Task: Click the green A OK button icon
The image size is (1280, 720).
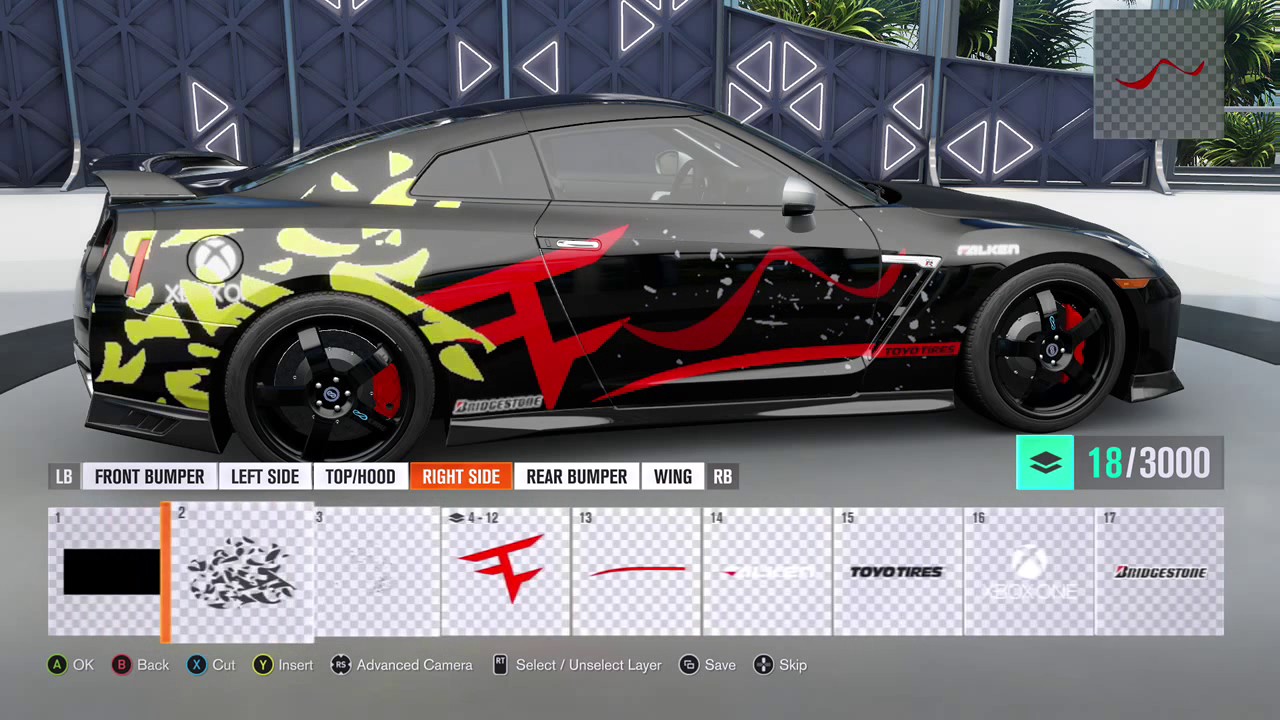Action: (x=57, y=665)
